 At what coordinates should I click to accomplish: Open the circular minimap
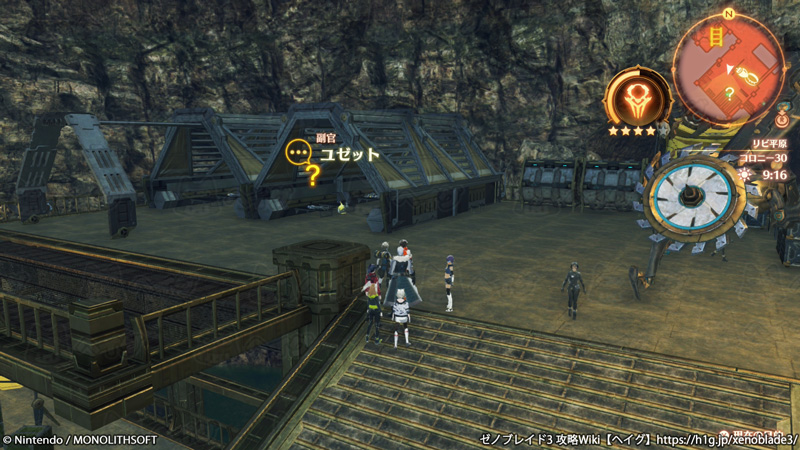point(728,67)
